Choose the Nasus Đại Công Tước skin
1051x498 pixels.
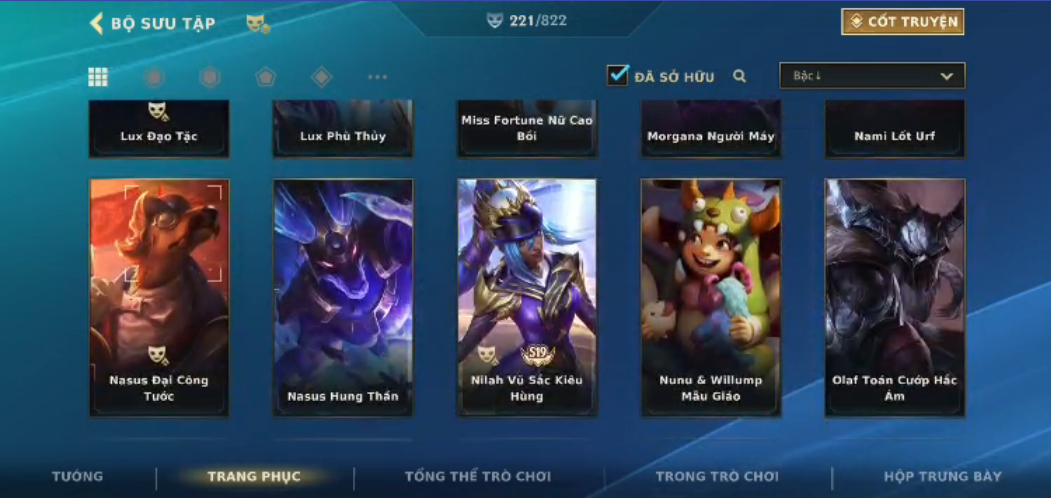coord(159,297)
